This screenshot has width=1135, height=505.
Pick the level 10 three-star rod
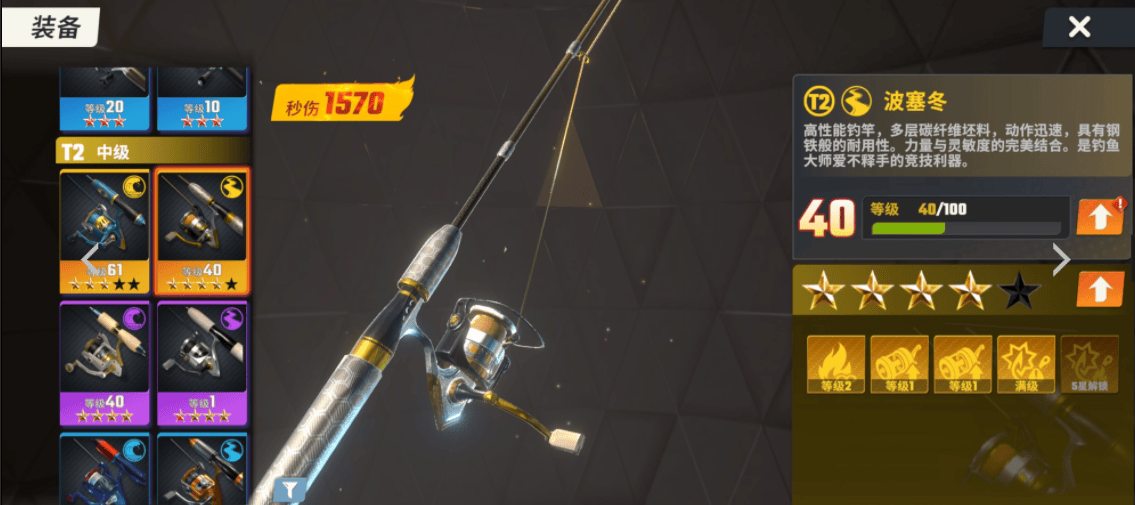coord(204,98)
